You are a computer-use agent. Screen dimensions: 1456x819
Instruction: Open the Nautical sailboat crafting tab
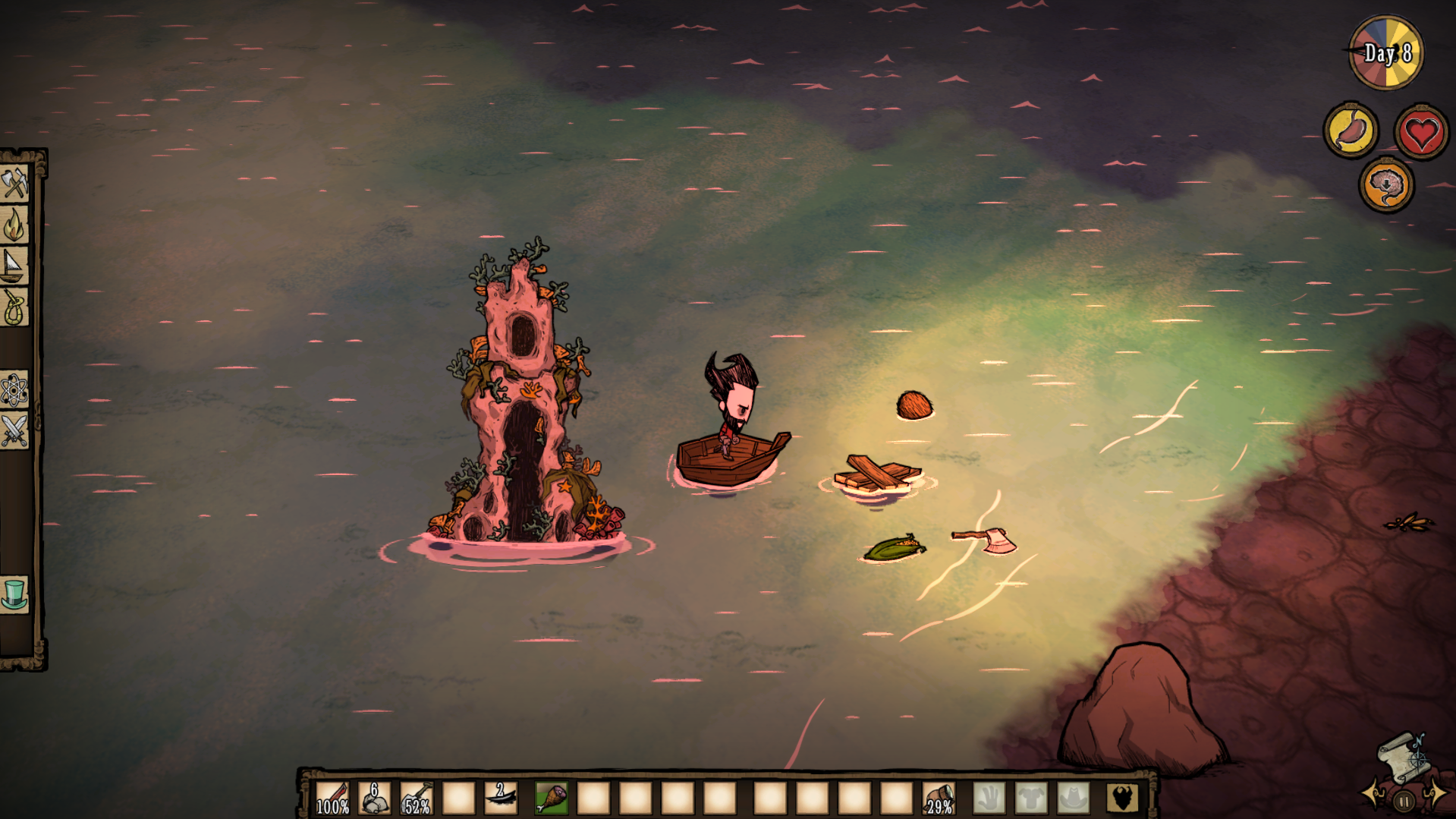click(x=14, y=266)
